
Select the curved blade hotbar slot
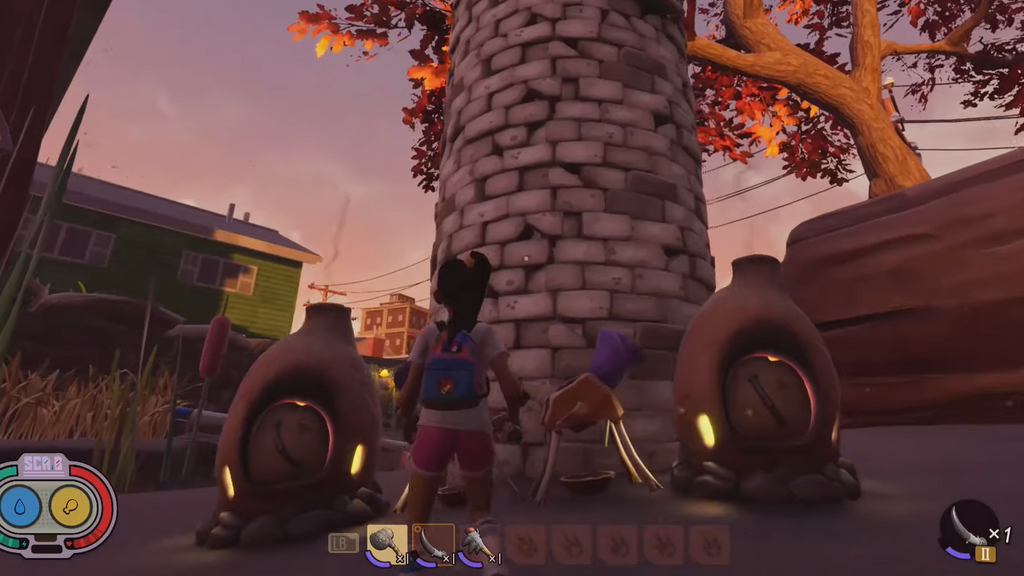(433, 544)
